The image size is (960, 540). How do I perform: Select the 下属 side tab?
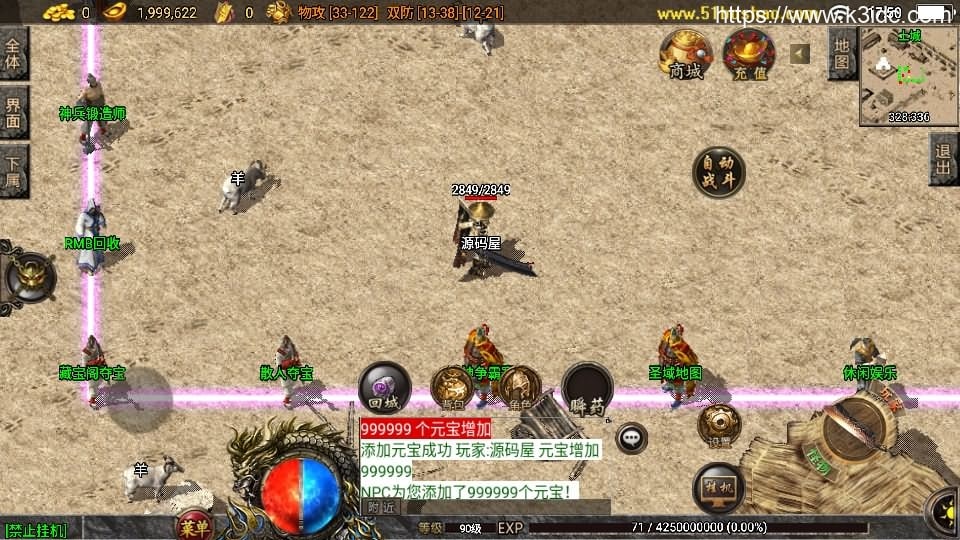(14, 171)
